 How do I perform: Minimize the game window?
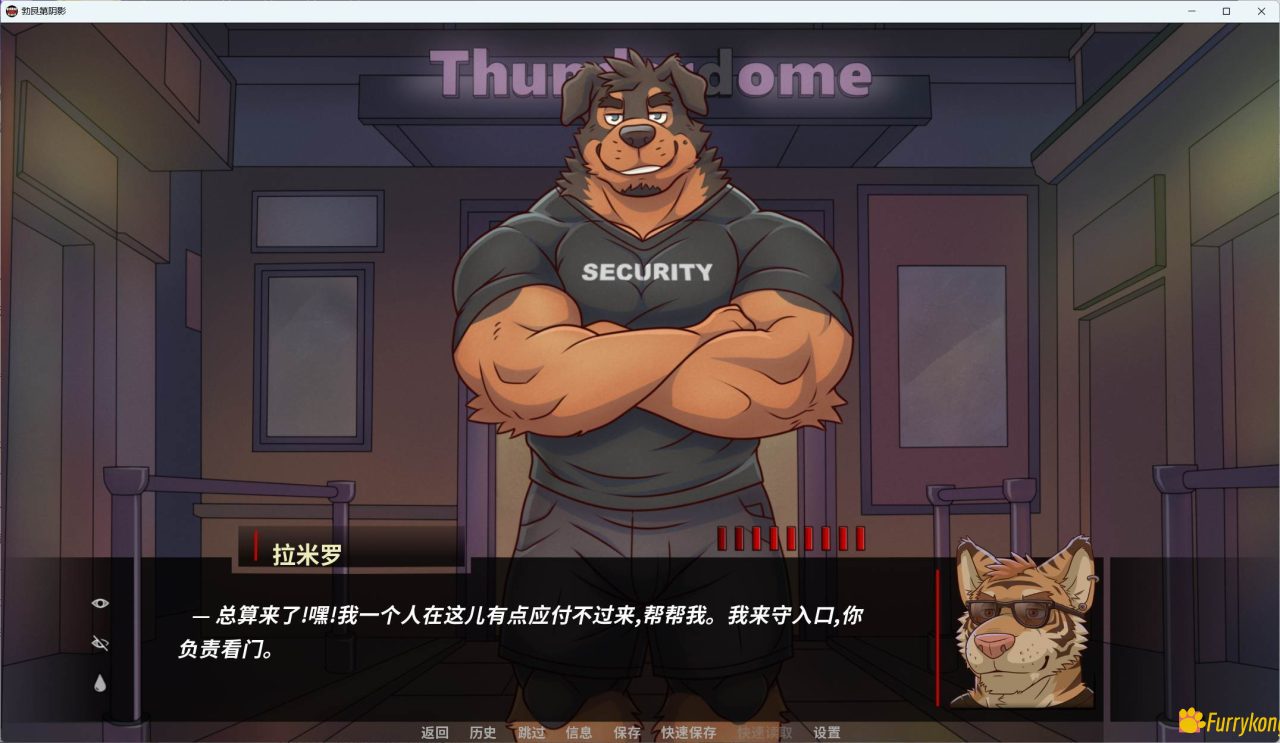1191,11
